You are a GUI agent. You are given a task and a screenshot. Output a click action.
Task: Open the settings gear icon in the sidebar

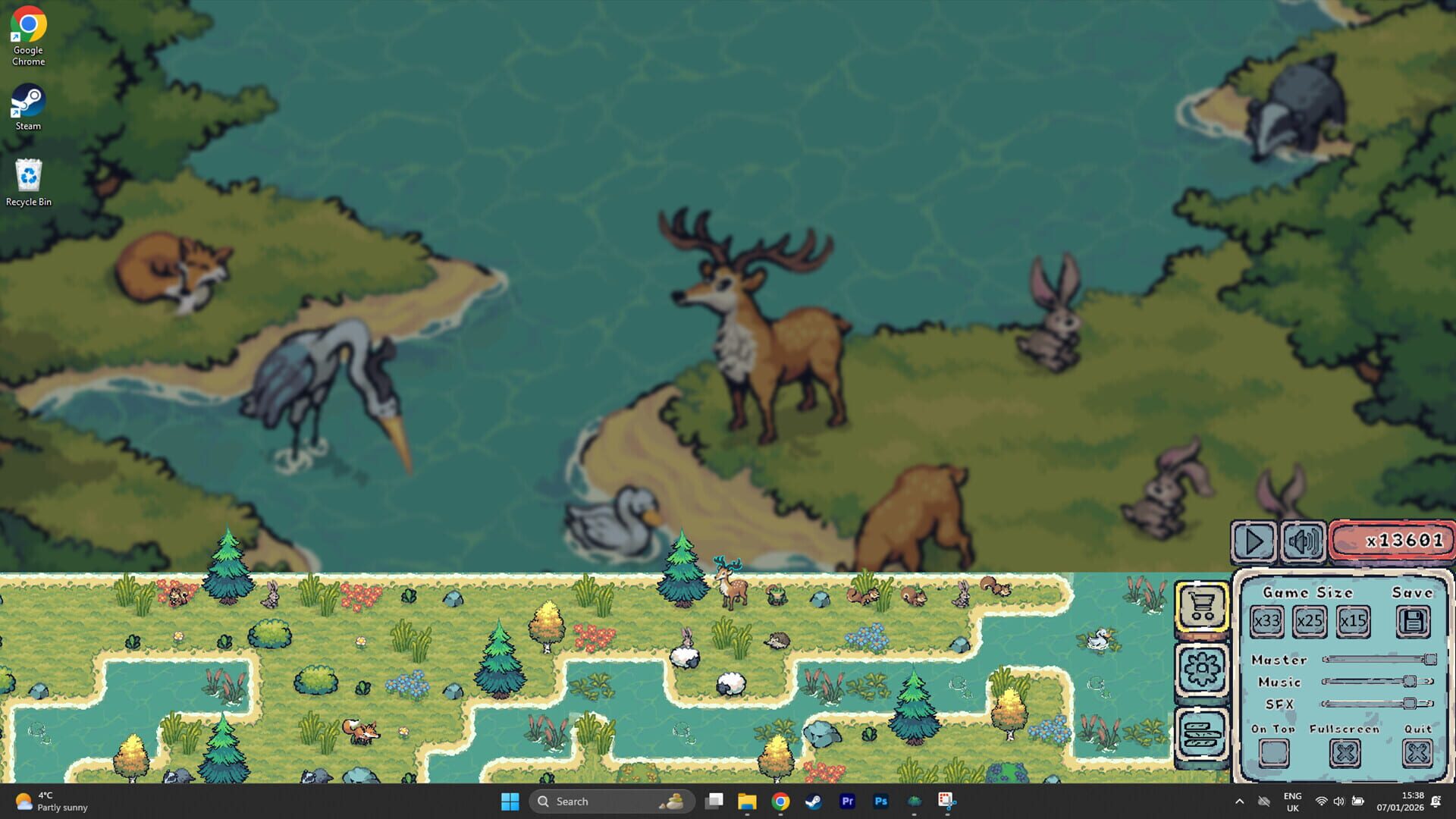[1202, 668]
